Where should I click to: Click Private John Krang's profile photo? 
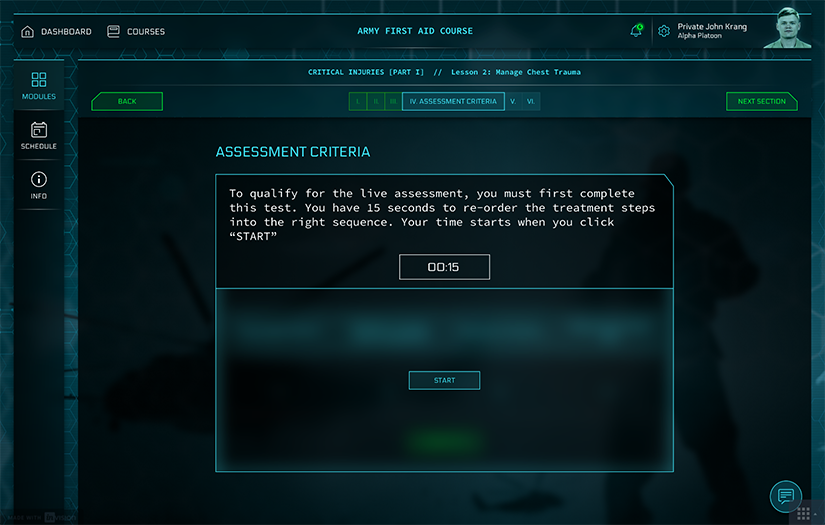pyautogui.click(x=788, y=28)
